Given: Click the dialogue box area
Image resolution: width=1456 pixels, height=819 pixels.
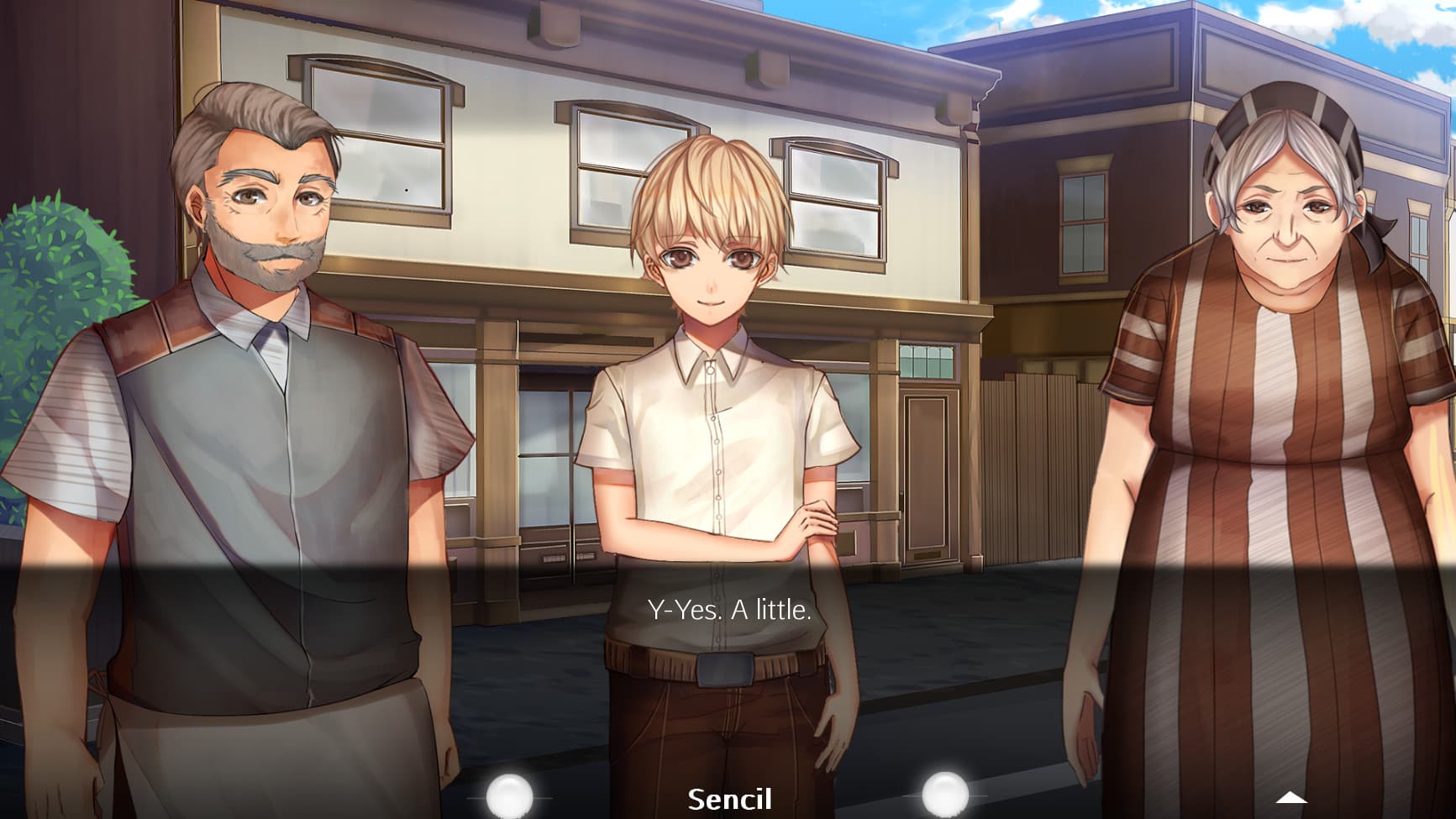Looking at the screenshot, I should tap(728, 672).
